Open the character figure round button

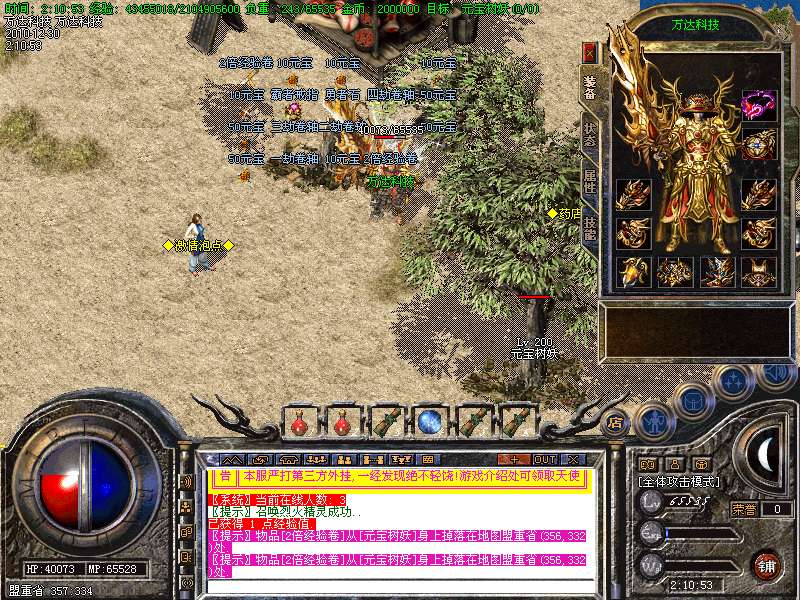pyautogui.click(x=655, y=421)
